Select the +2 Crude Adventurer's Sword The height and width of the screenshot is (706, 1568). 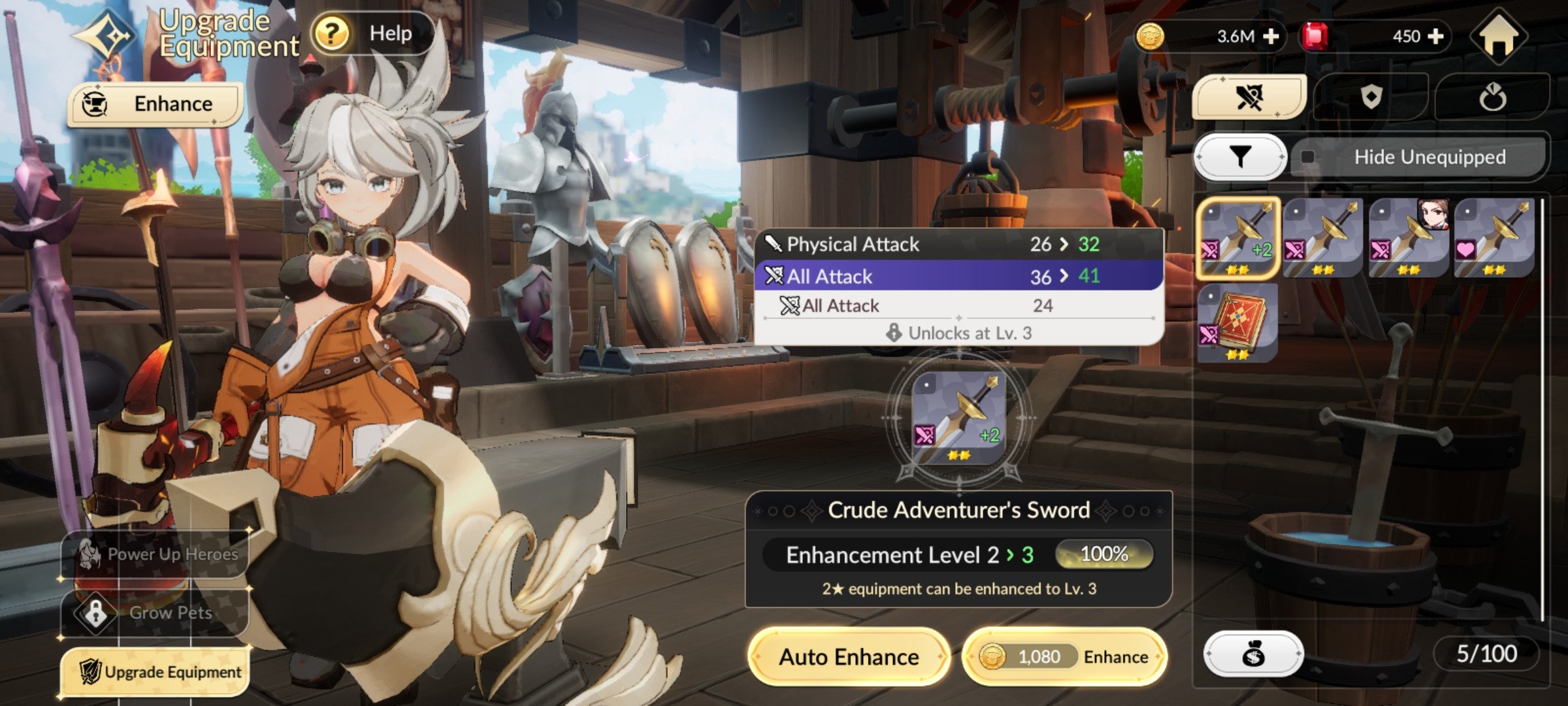pos(1238,238)
